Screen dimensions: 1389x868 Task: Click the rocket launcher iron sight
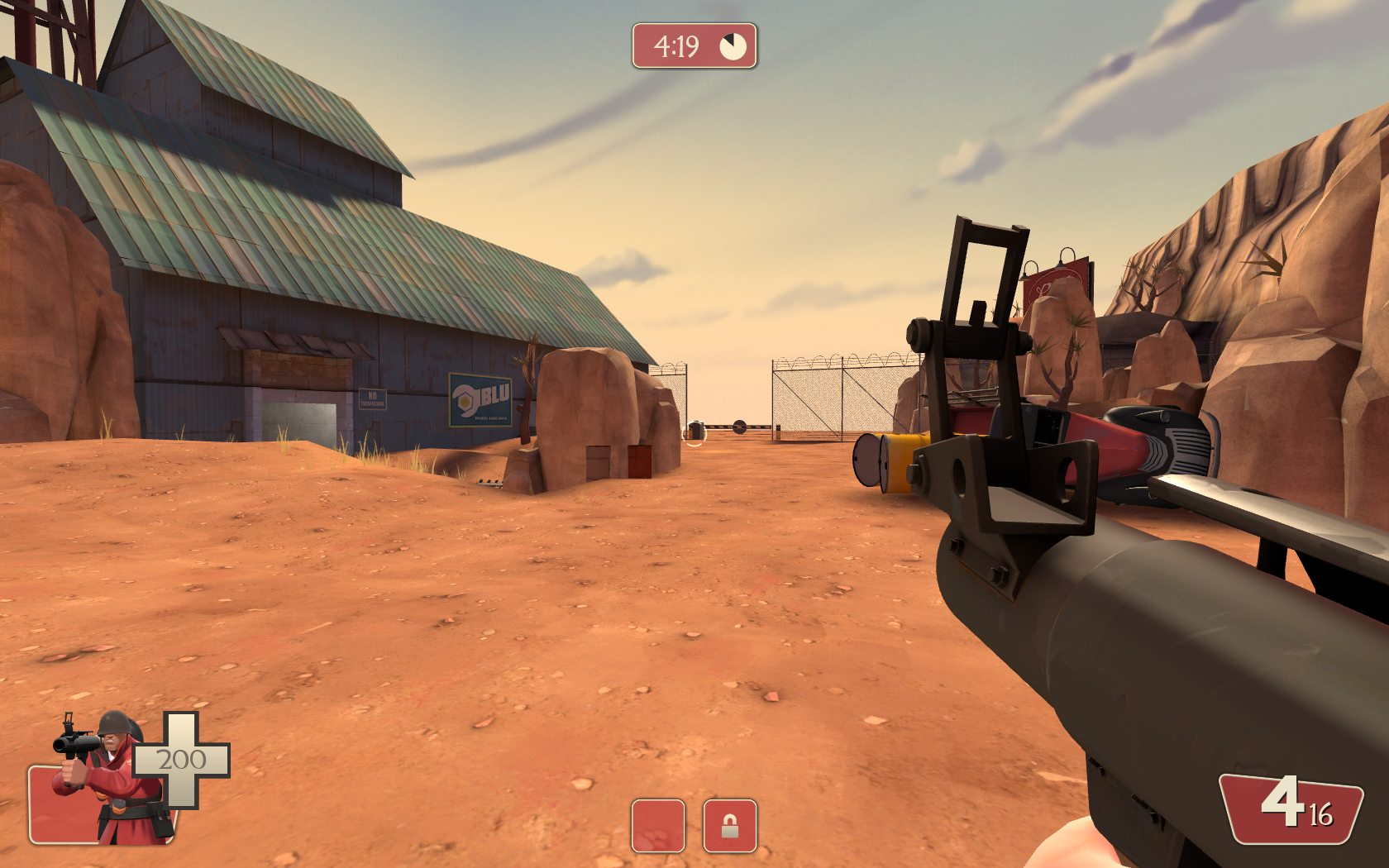(x=986, y=273)
